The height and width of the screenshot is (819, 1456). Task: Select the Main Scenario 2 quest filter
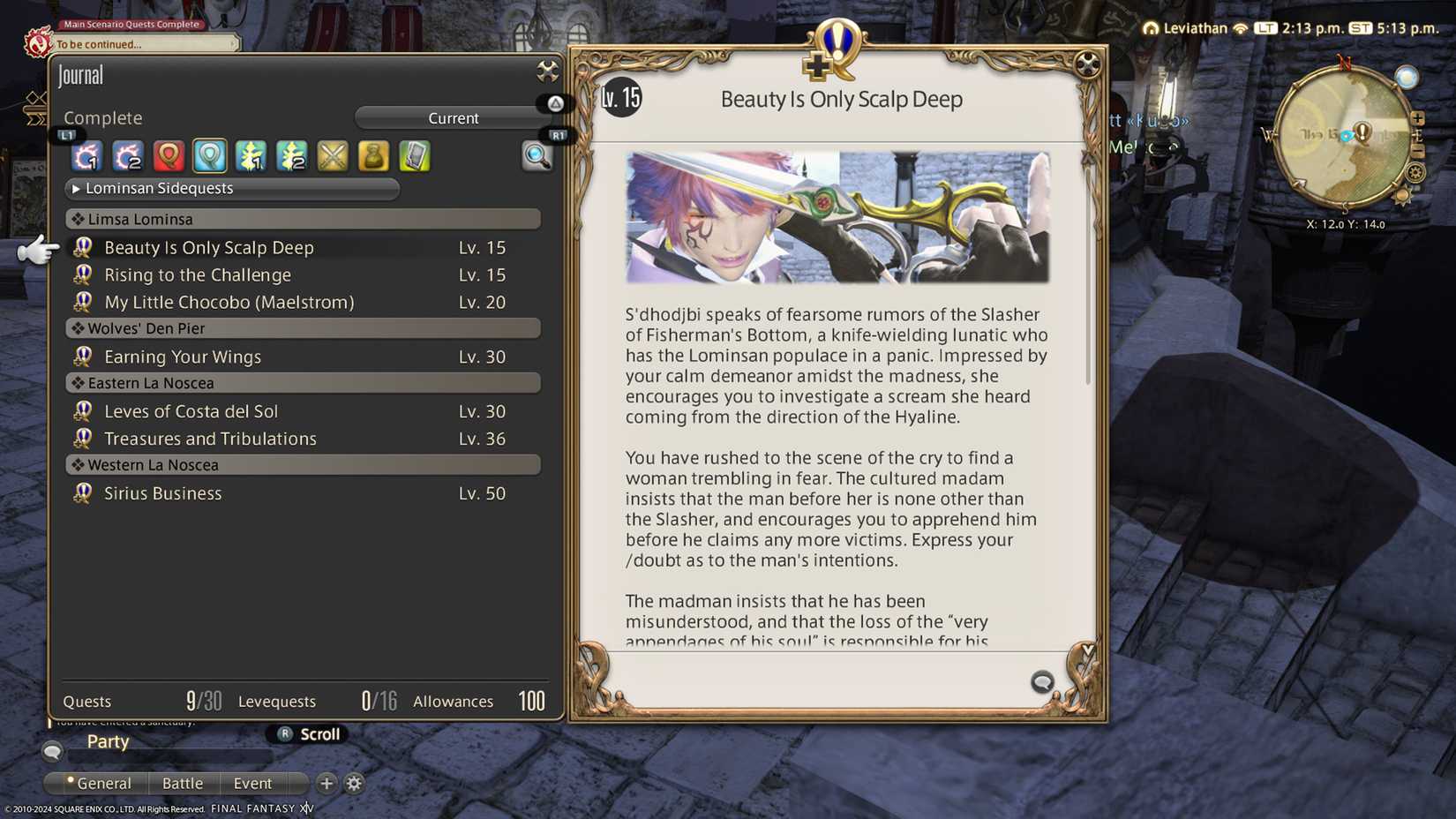click(x=127, y=156)
